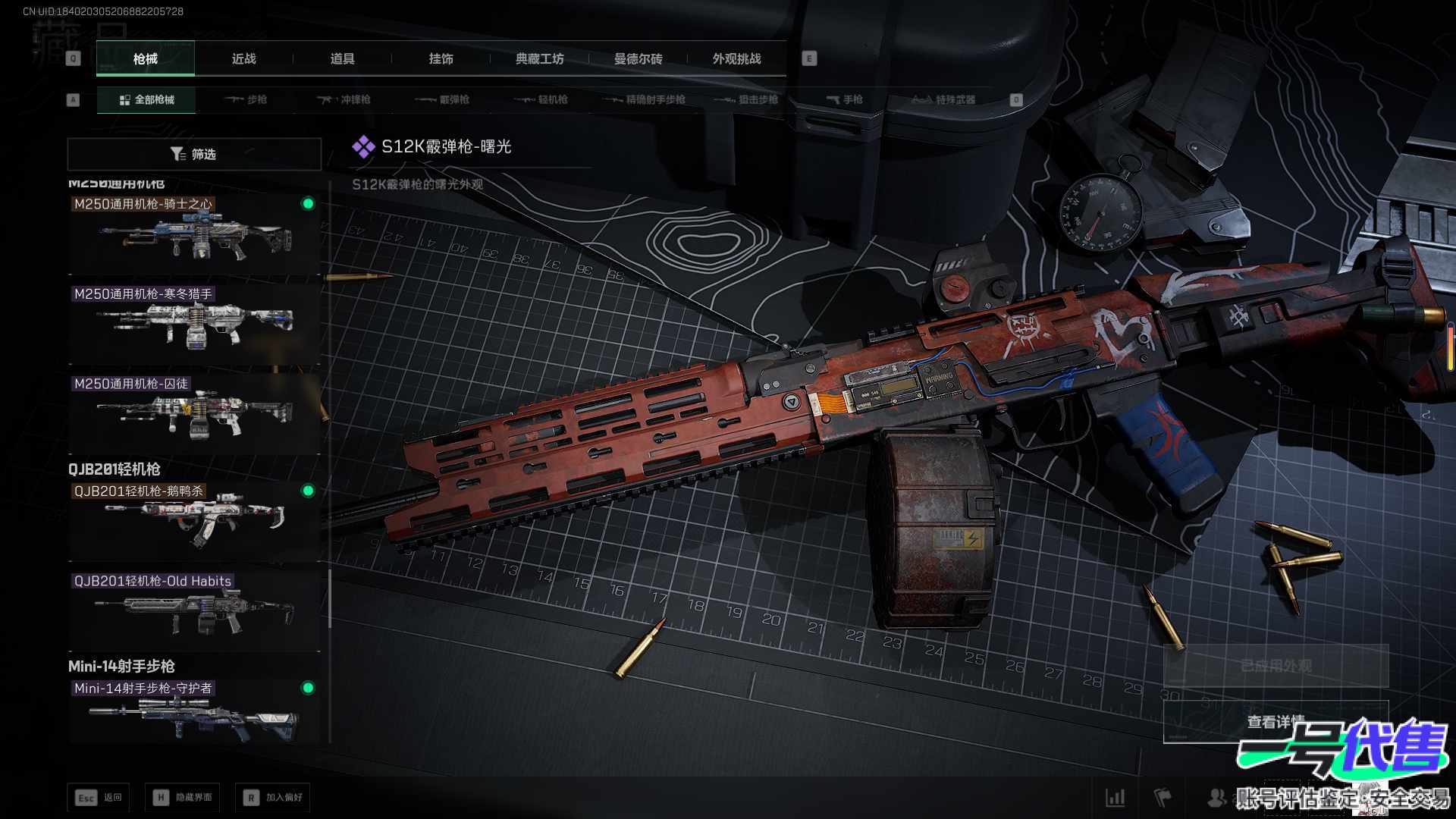1456x819 pixels.
Task: Switch to the 曼德尔砖 tab
Action: pyautogui.click(x=638, y=59)
